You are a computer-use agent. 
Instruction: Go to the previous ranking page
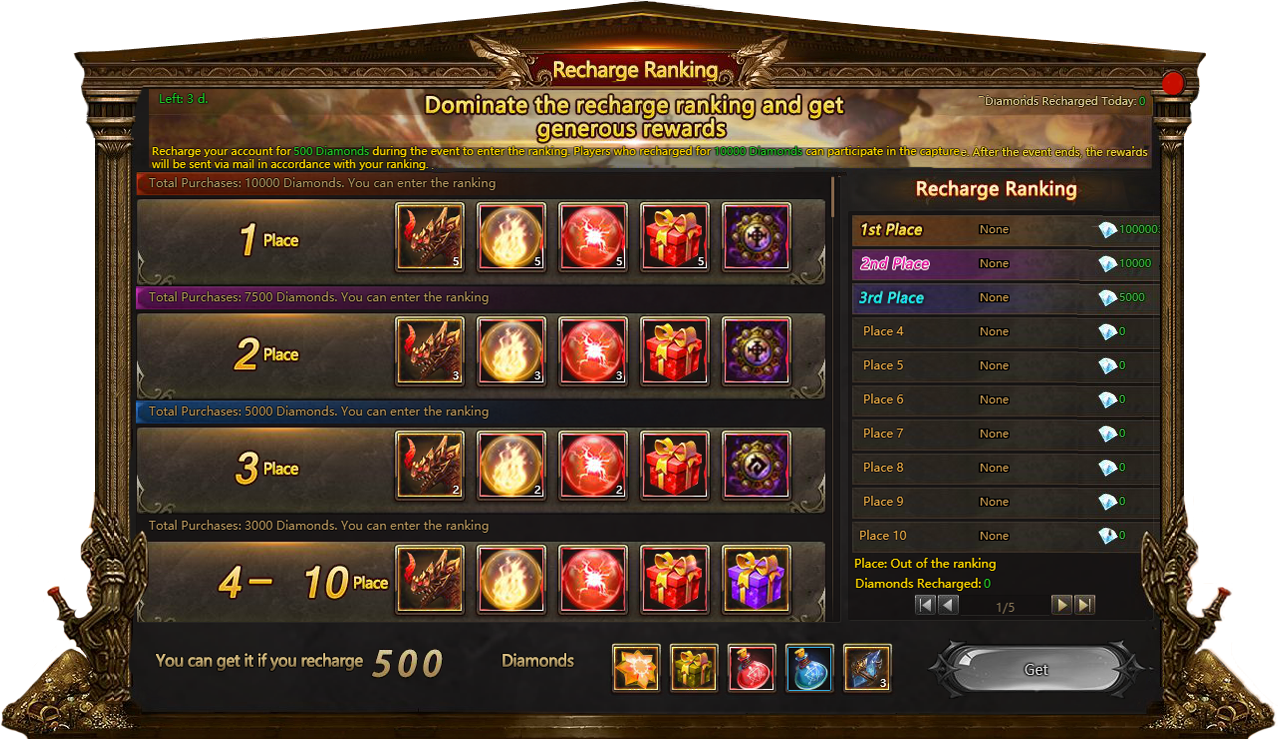tap(948, 605)
